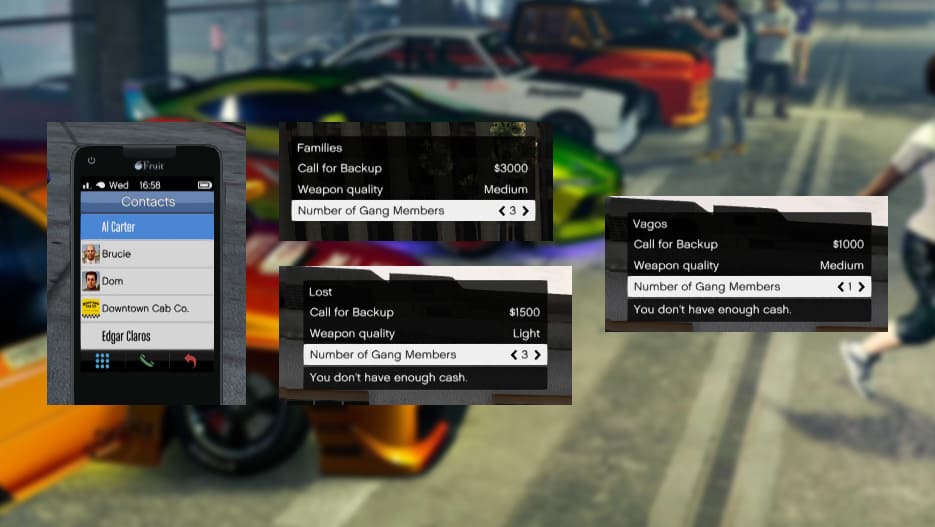Select Lost Call for Backup $1500
935x527 pixels.
click(424, 312)
